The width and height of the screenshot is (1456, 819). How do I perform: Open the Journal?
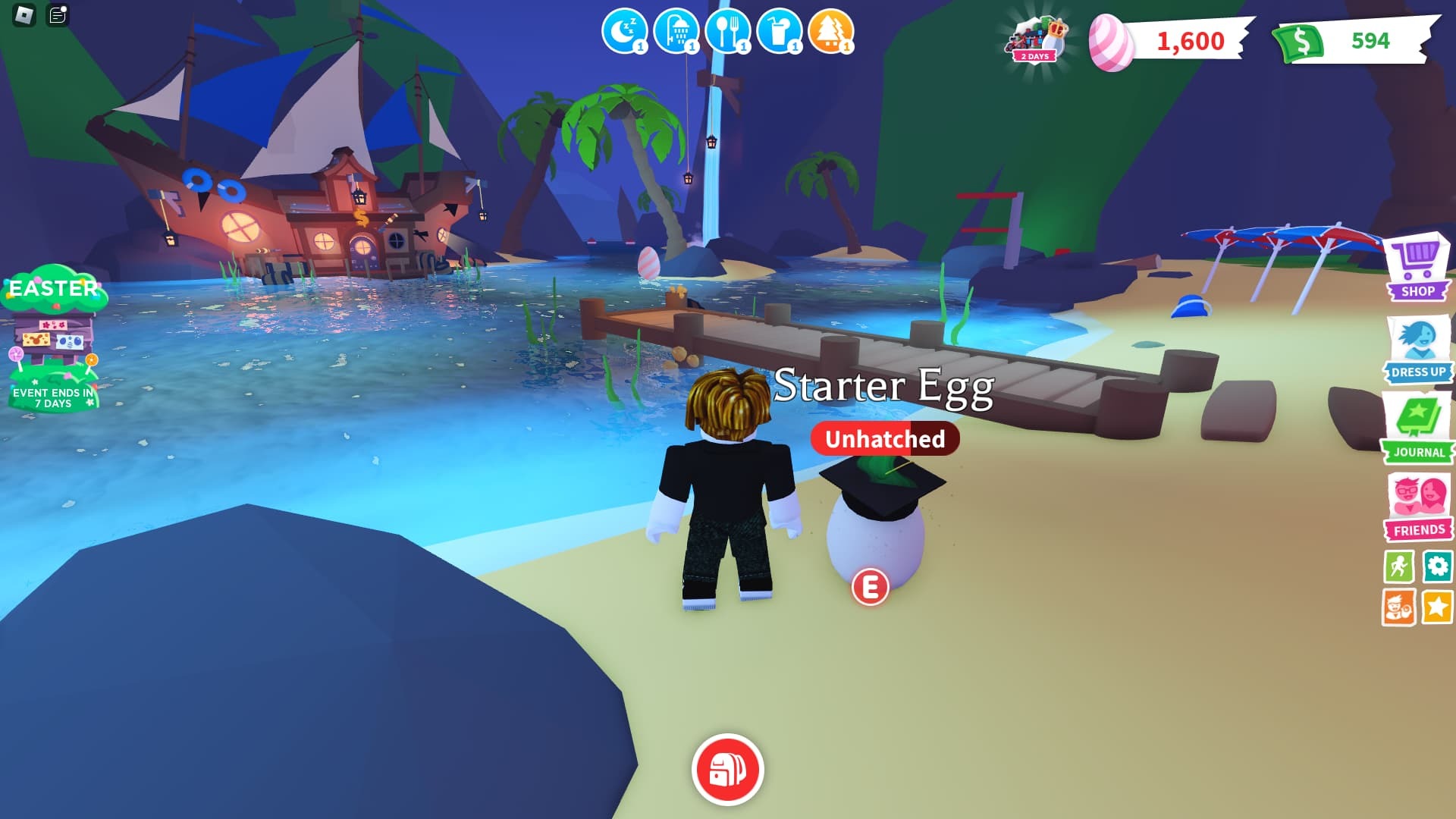1417,426
